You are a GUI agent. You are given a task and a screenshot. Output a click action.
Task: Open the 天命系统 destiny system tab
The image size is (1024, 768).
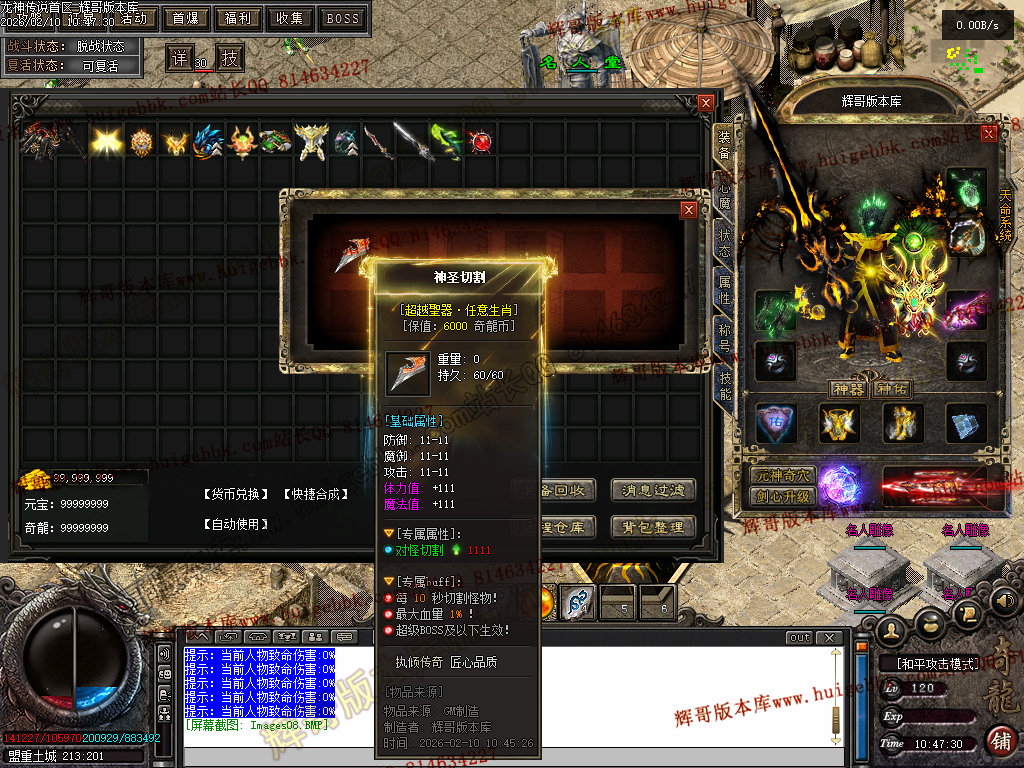click(1006, 220)
